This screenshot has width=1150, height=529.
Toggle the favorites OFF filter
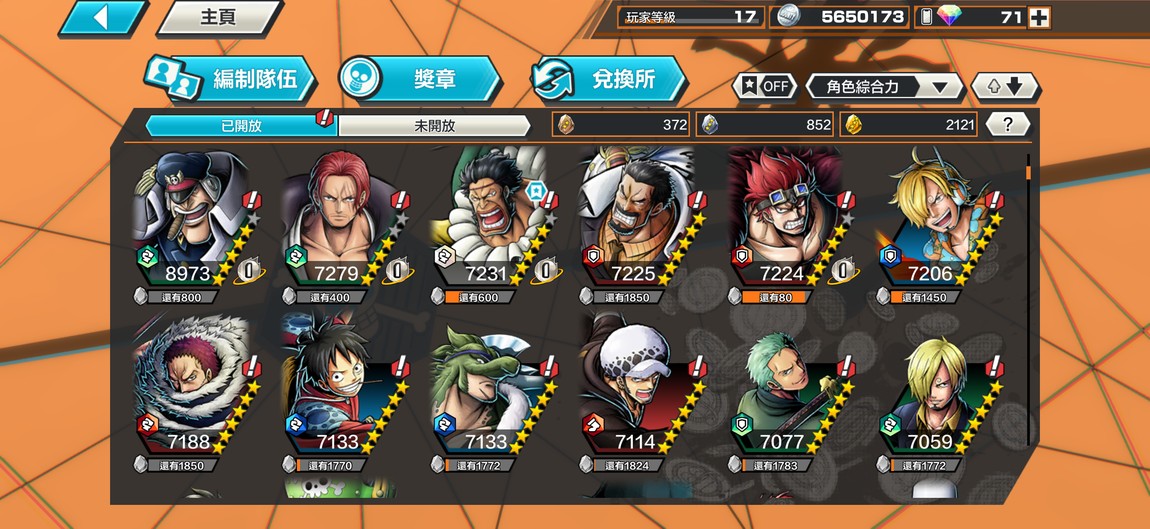(766, 86)
